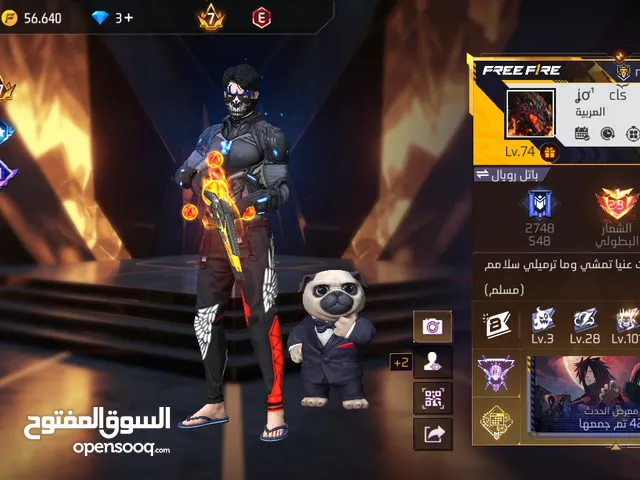Select the white B style badge

[x=497, y=325]
